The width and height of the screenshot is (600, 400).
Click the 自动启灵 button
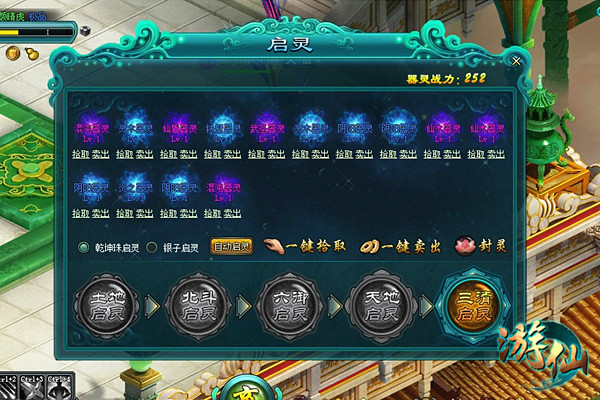coord(231,247)
